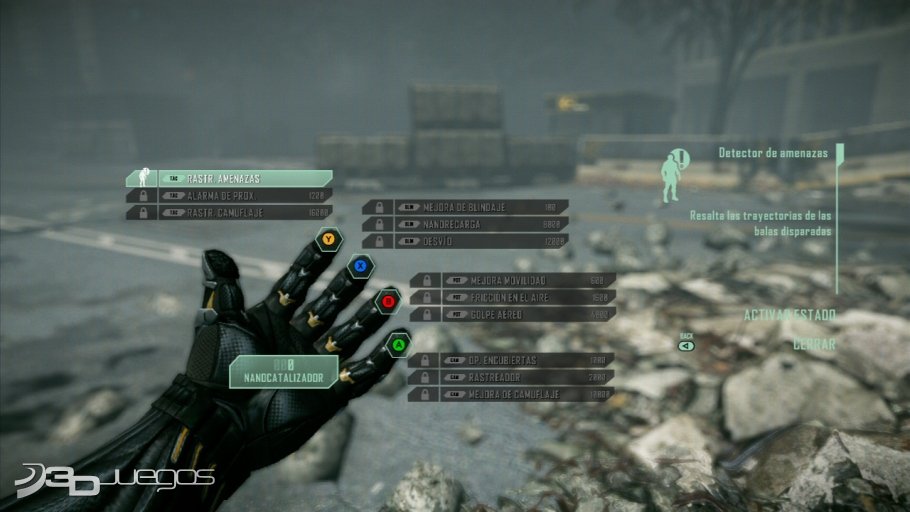Click the Nanocatalizador points panel
The width and height of the screenshot is (910, 512).
point(284,372)
